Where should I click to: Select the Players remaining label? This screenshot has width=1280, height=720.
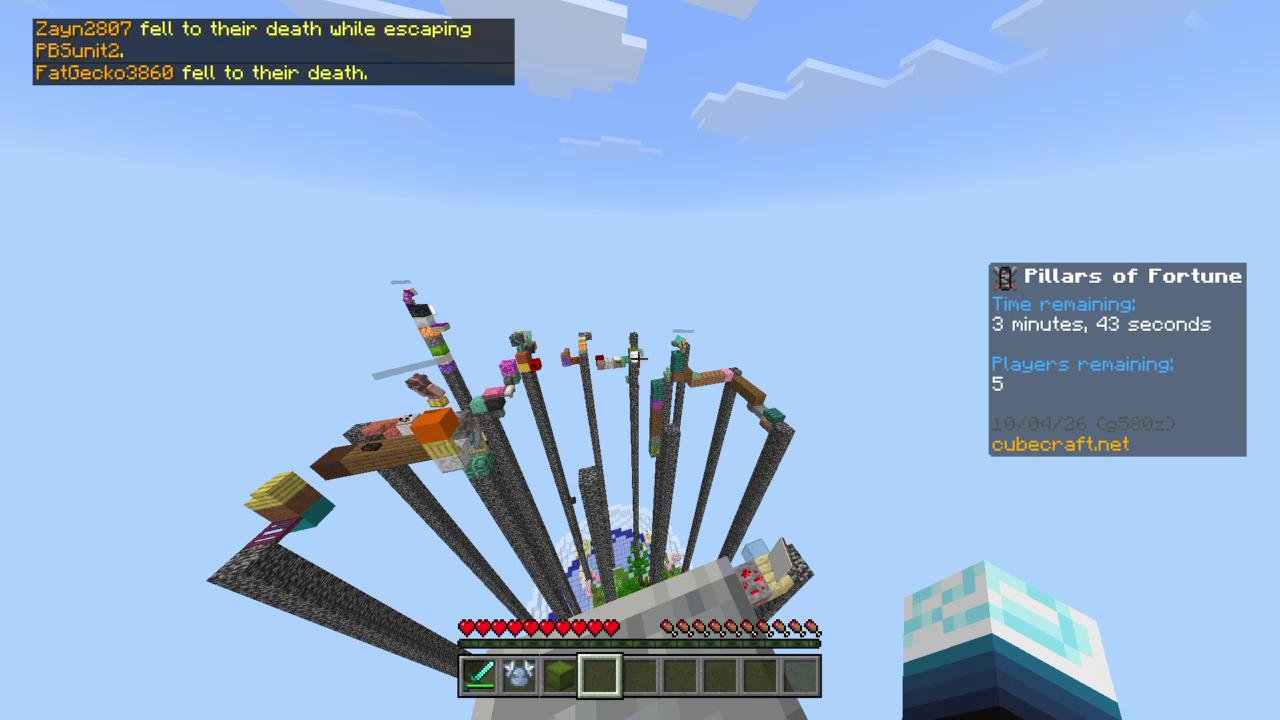click(x=1082, y=364)
